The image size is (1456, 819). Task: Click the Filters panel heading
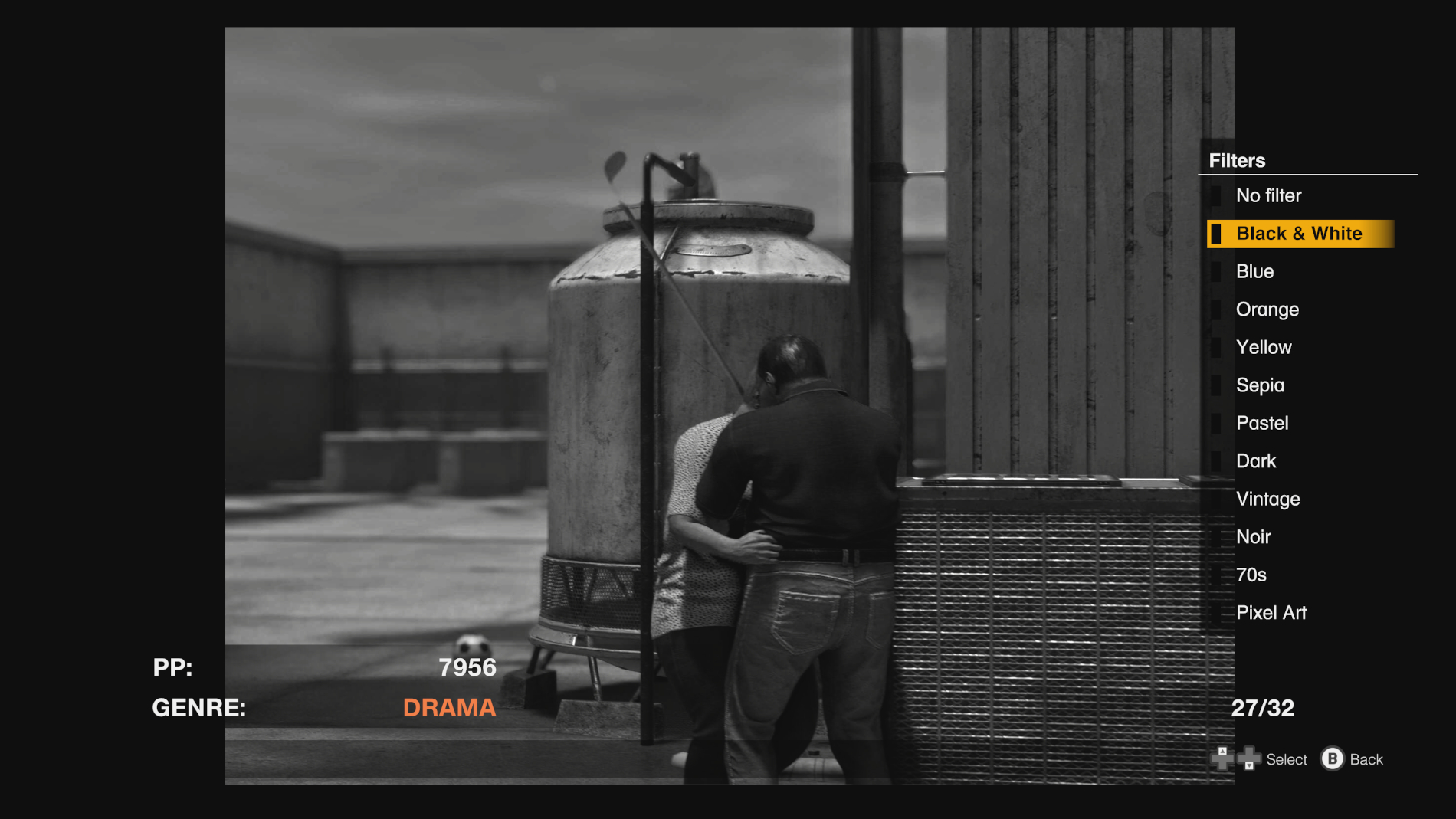tap(1237, 160)
